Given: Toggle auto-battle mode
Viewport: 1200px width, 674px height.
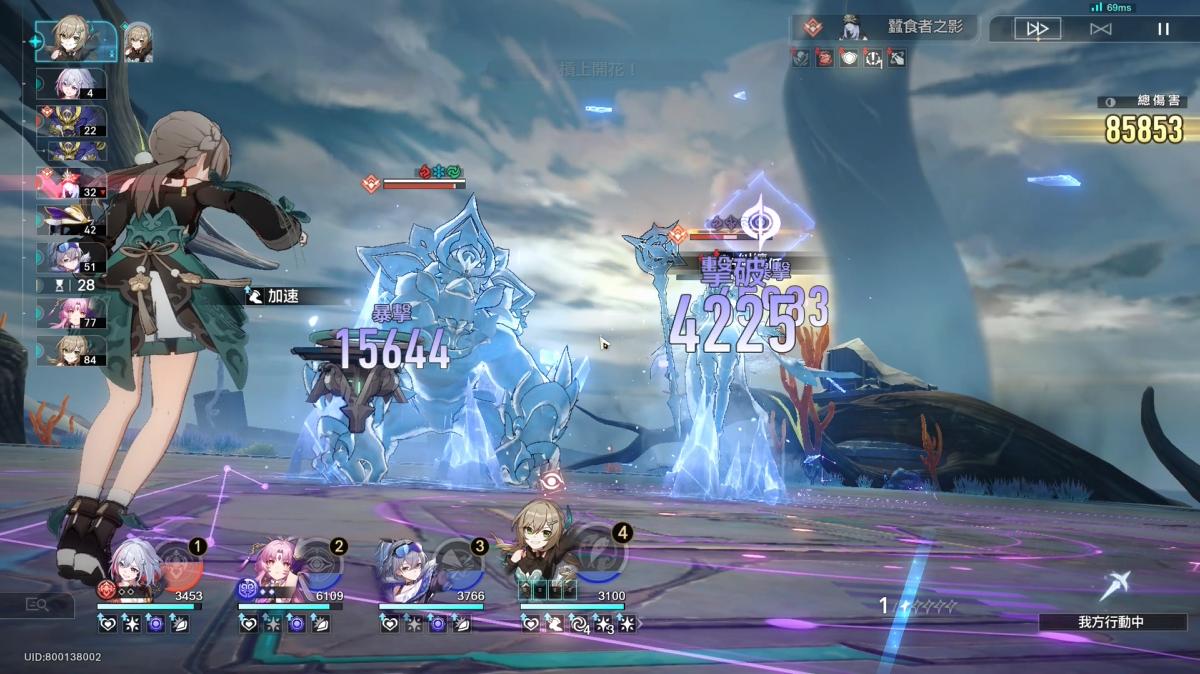Looking at the screenshot, I should tap(1100, 29).
